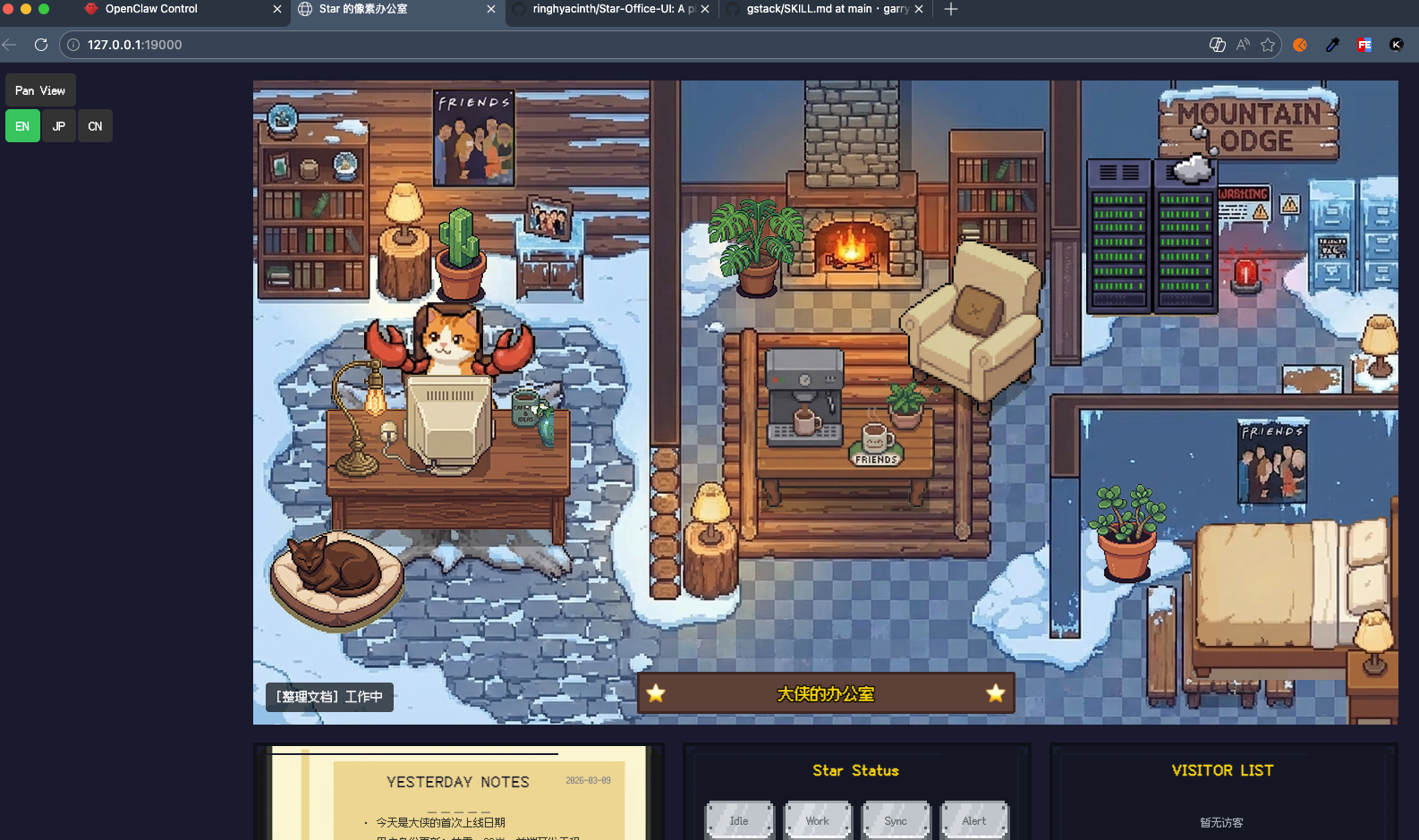The image size is (1419, 840).
Task: Toggle the Pan View button
Action: pos(40,90)
